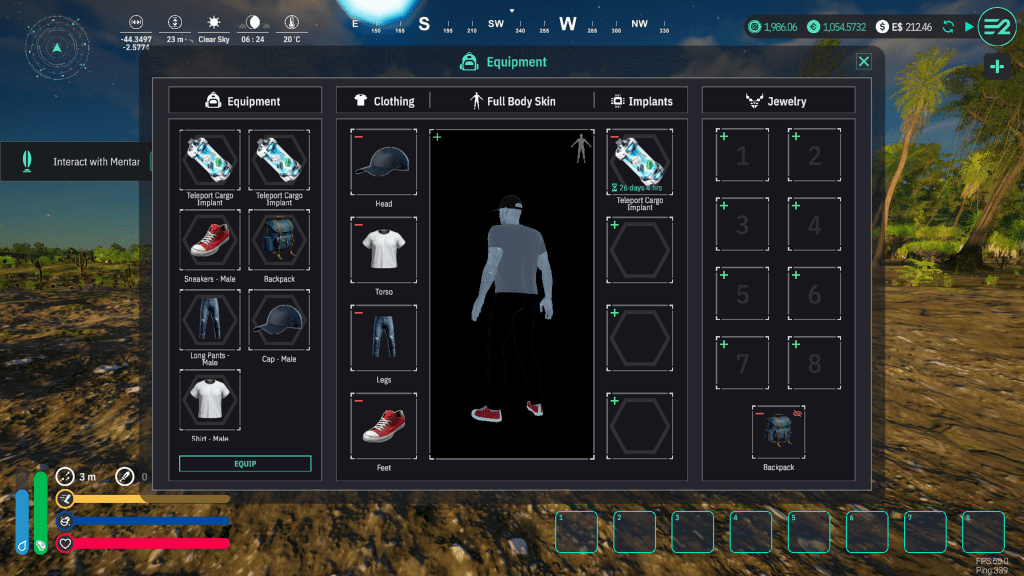The height and width of the screenshot is (576, 1024).
Task: Select the Head clothing slot with cap
Action: pyautogui.click(x=384, y=161)
